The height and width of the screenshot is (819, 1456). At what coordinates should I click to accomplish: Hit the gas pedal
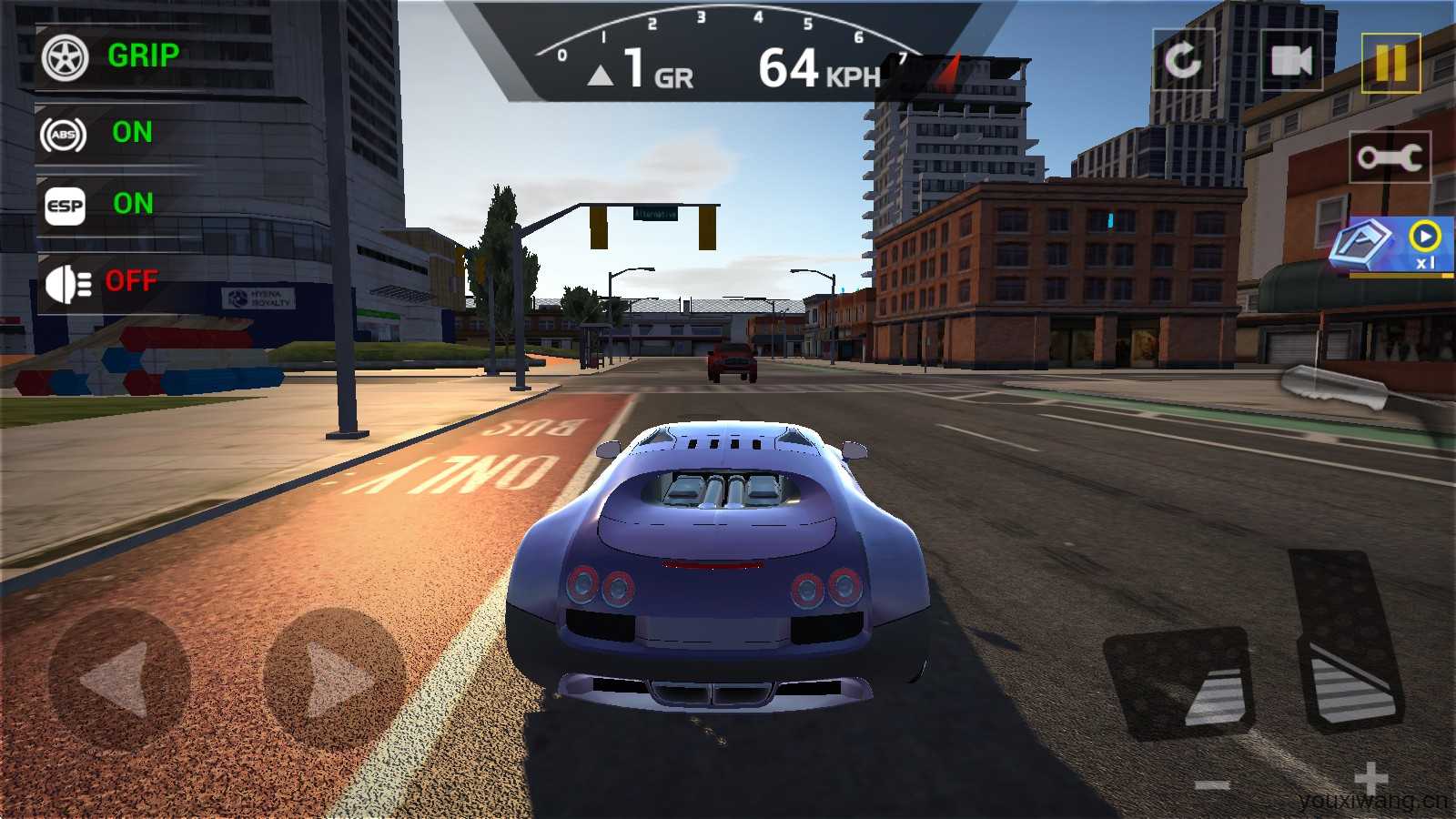click(1347, 642)
